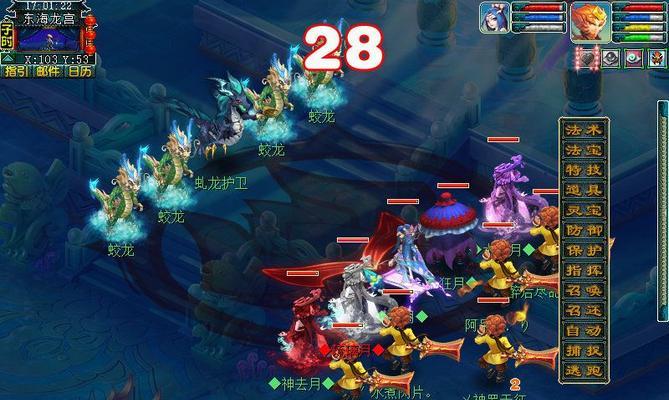Choose the 防御 defend command
The image size is (669, 400).
(585, 230)
